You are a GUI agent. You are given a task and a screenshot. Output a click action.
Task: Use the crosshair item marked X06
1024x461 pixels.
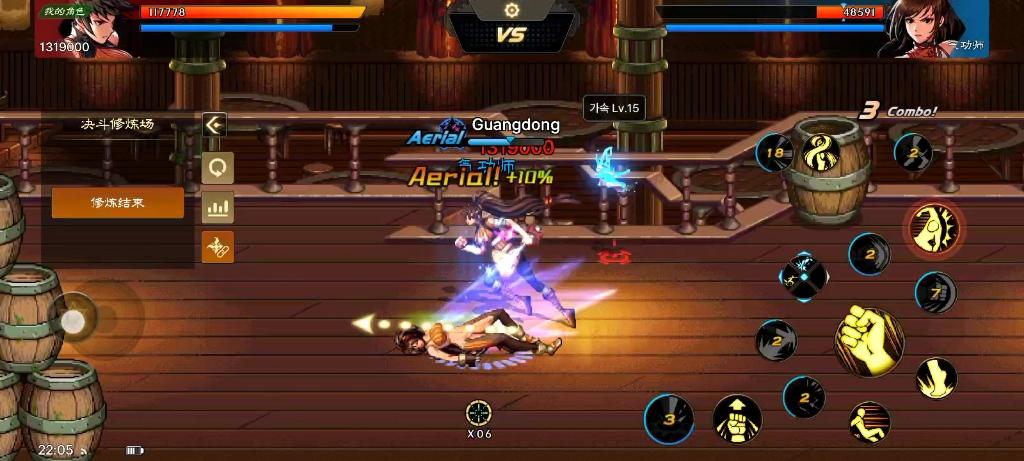[479, 413]
